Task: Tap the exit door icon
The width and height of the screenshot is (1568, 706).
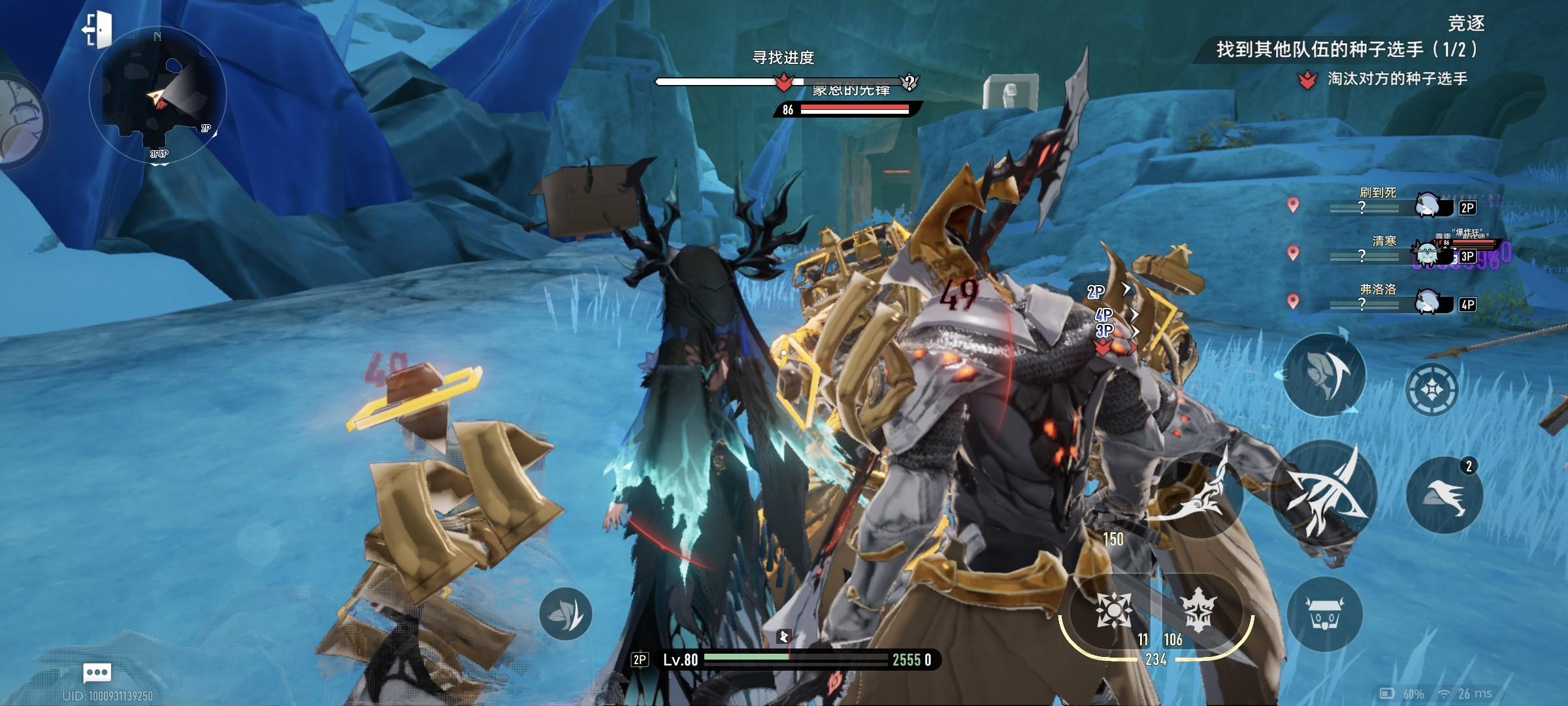Action: (97, 29)
